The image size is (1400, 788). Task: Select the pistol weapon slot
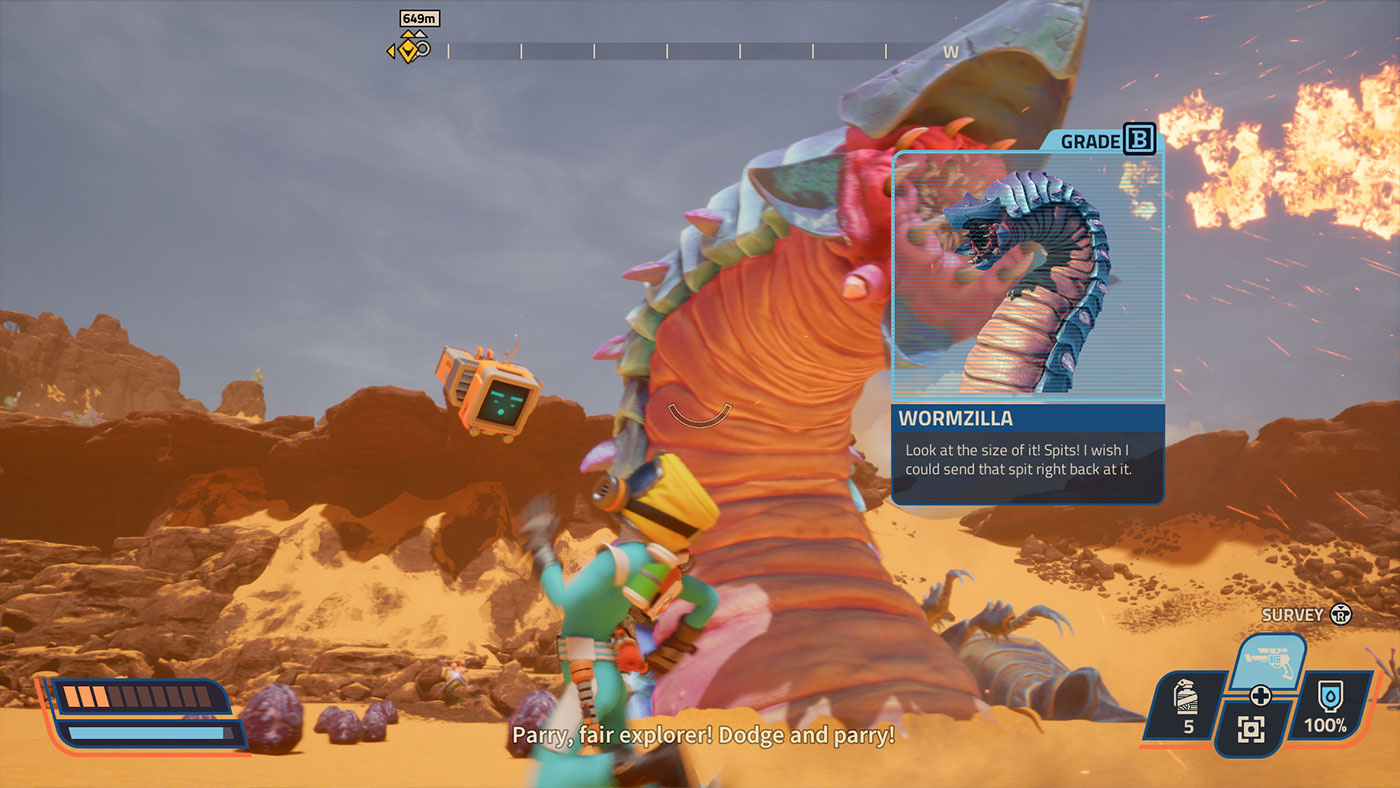[1266, 660]
